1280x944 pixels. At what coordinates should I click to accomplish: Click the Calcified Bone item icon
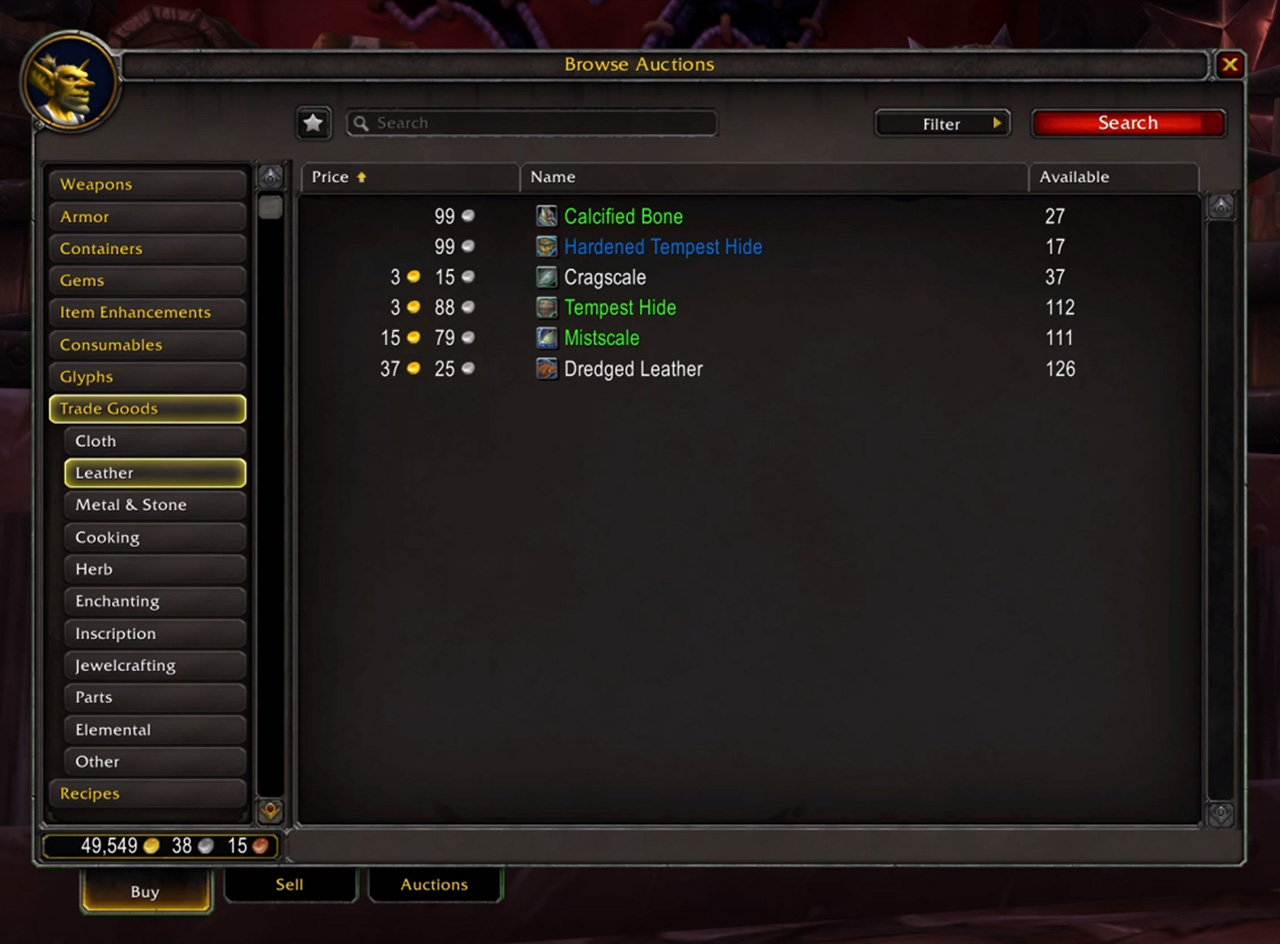pos(546,216)
